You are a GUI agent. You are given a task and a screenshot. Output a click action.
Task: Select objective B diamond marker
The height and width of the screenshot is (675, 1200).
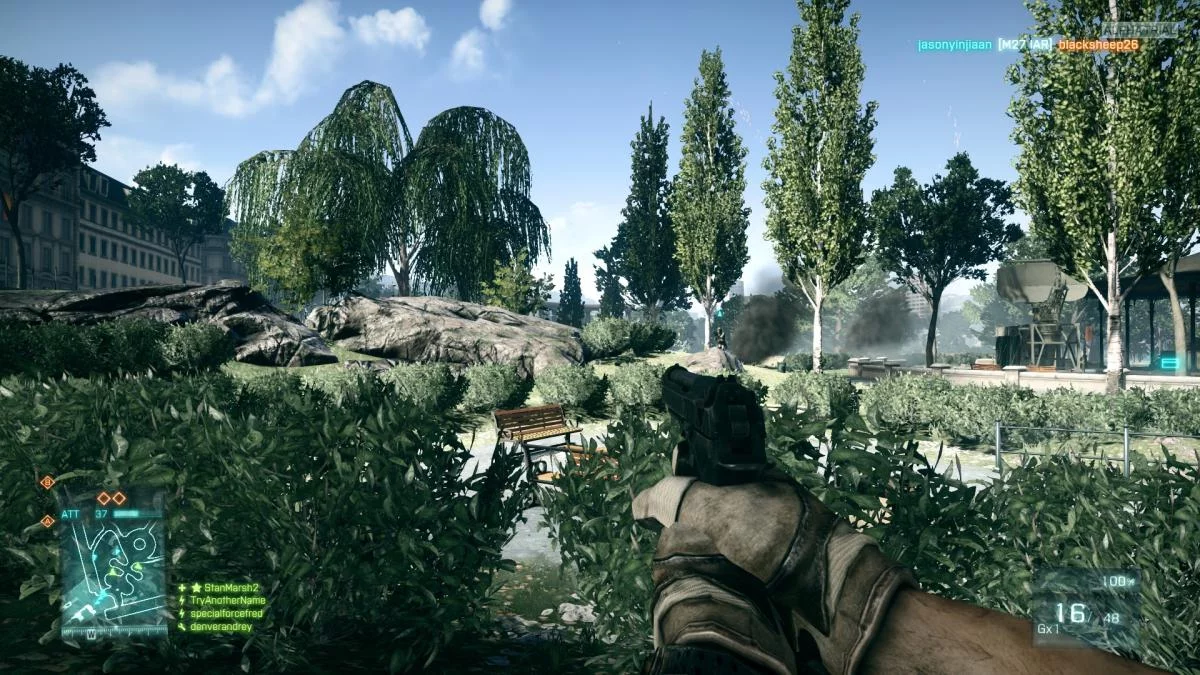[47, 482]
